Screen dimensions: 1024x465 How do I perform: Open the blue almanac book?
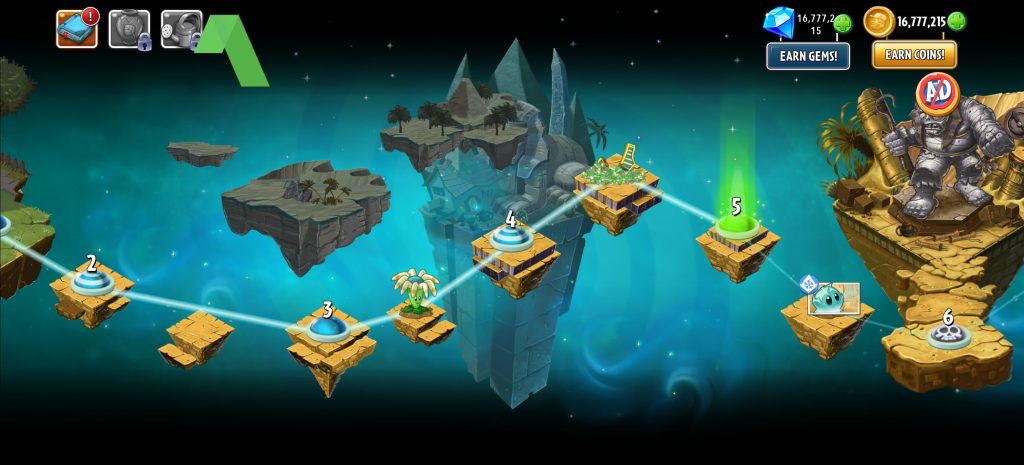[x=76, y=29]
